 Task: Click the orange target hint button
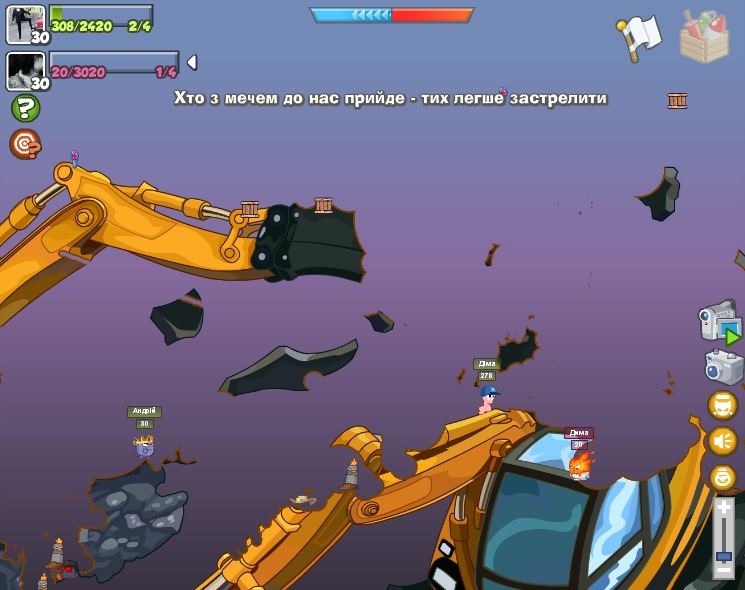[25, 144]
